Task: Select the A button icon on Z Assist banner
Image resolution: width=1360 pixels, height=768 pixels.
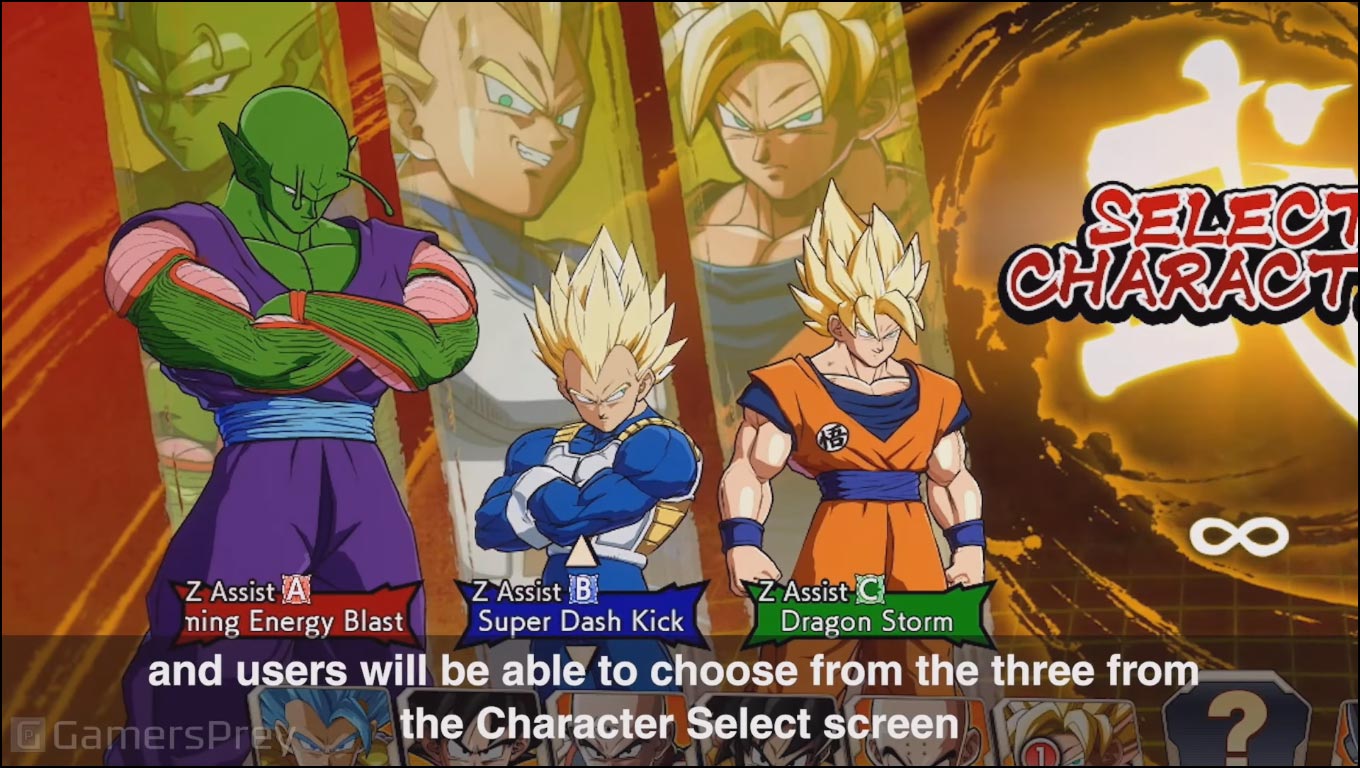Action: pyautogui.click(x=293, y=591)
